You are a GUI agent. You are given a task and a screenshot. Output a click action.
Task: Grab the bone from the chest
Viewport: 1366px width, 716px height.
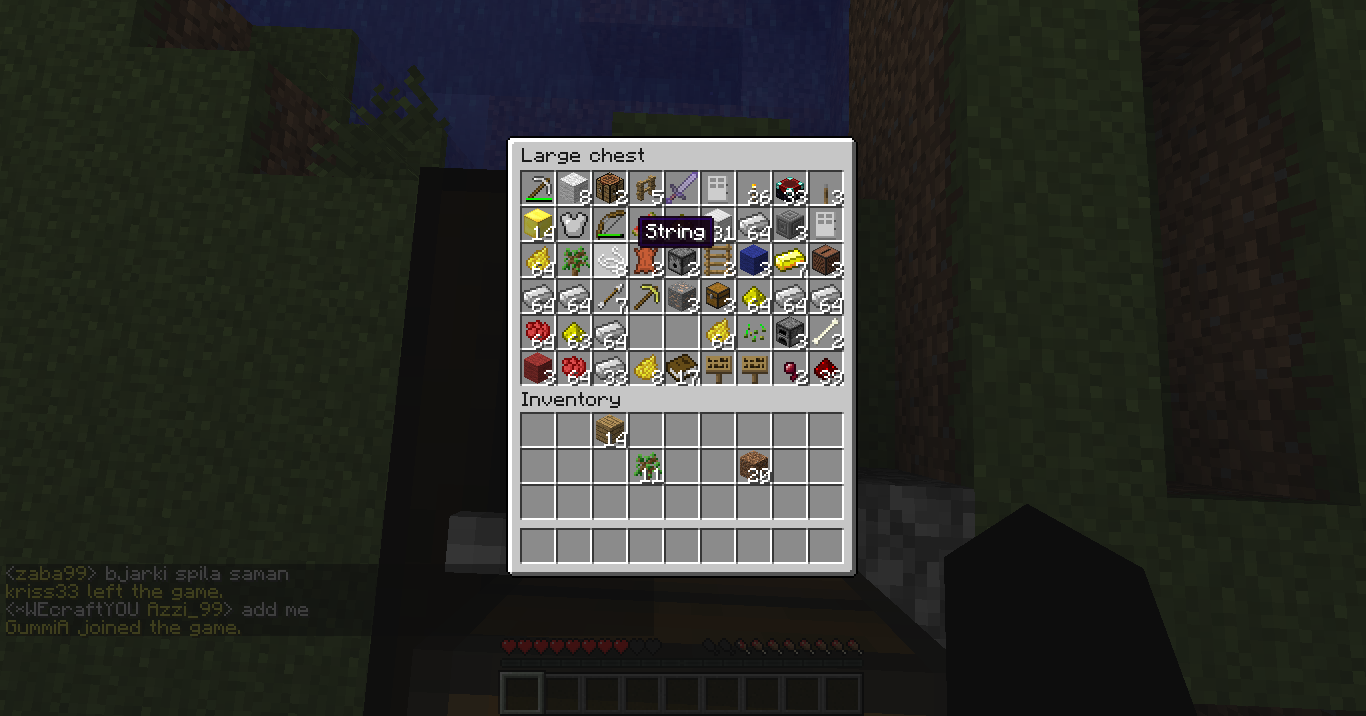pos(826,333)
